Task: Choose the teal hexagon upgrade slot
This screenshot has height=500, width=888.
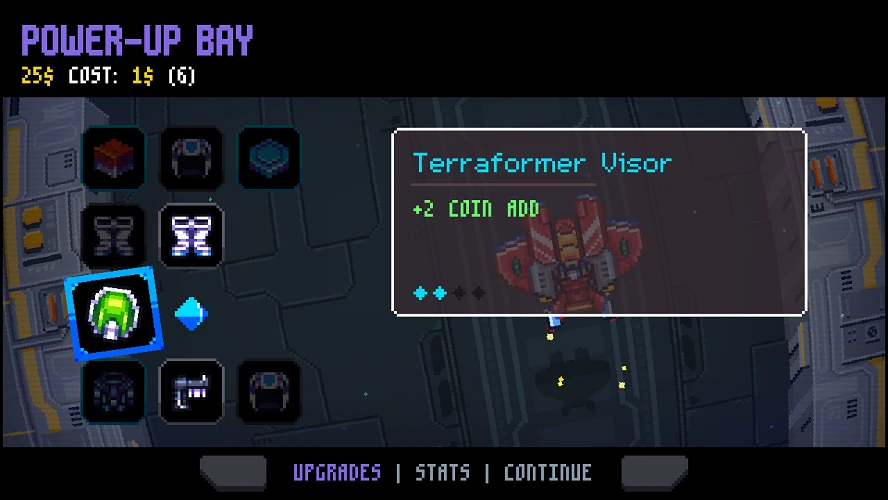Action: pyautogui.click(x=269, y=158)
